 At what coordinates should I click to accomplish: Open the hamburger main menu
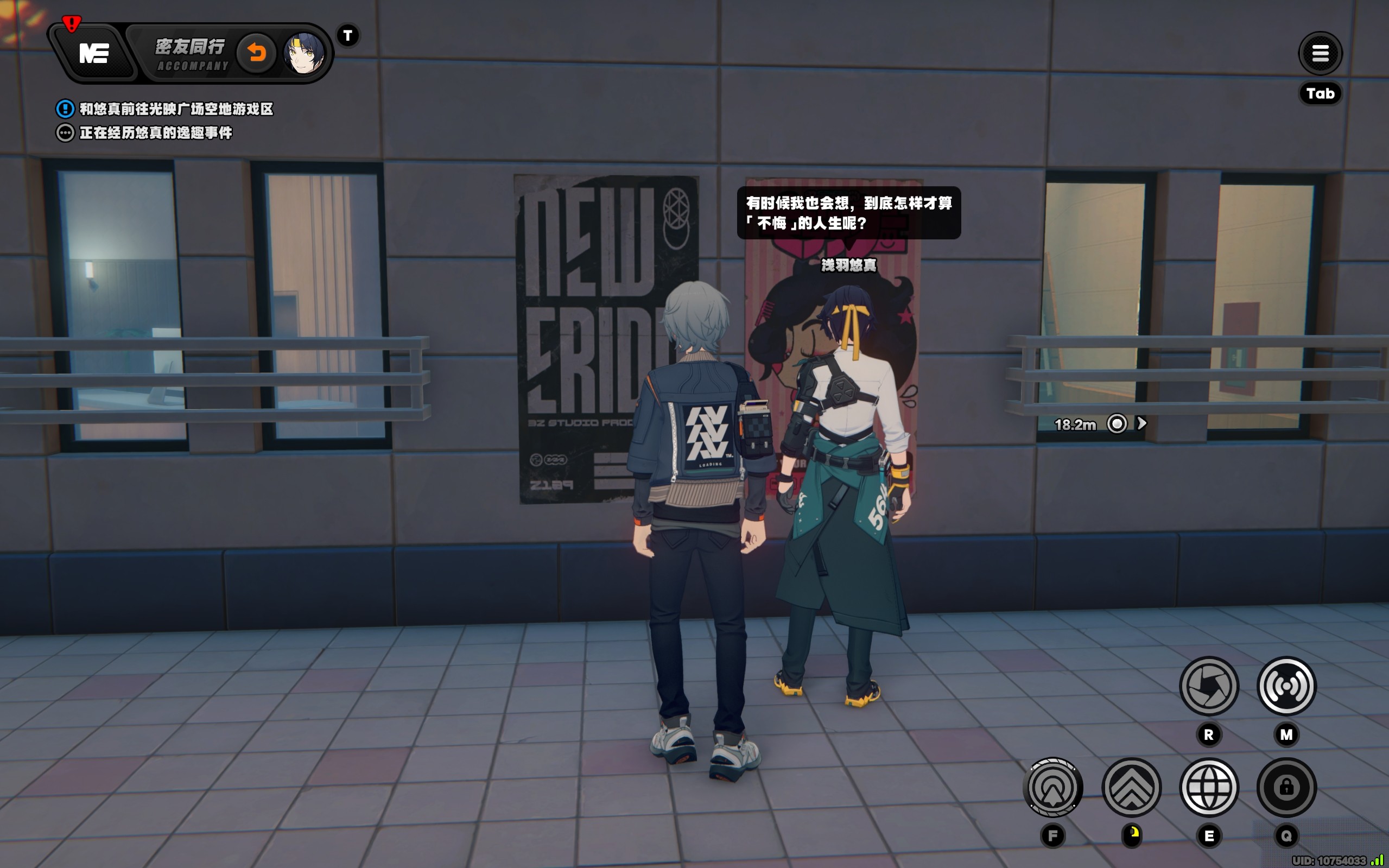[x=1320, y=53]
